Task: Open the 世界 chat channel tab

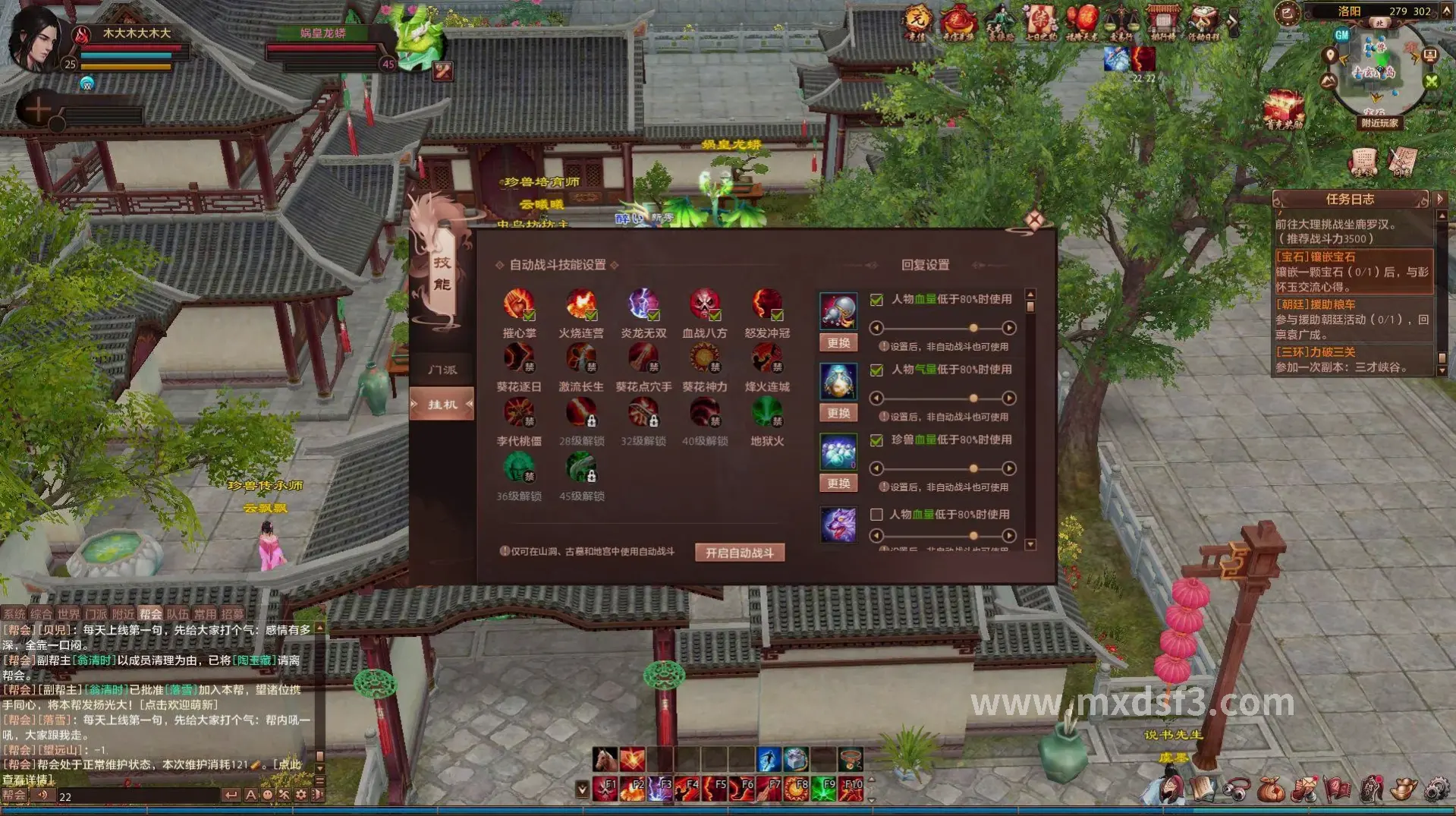Action: [x=68, y=614]
